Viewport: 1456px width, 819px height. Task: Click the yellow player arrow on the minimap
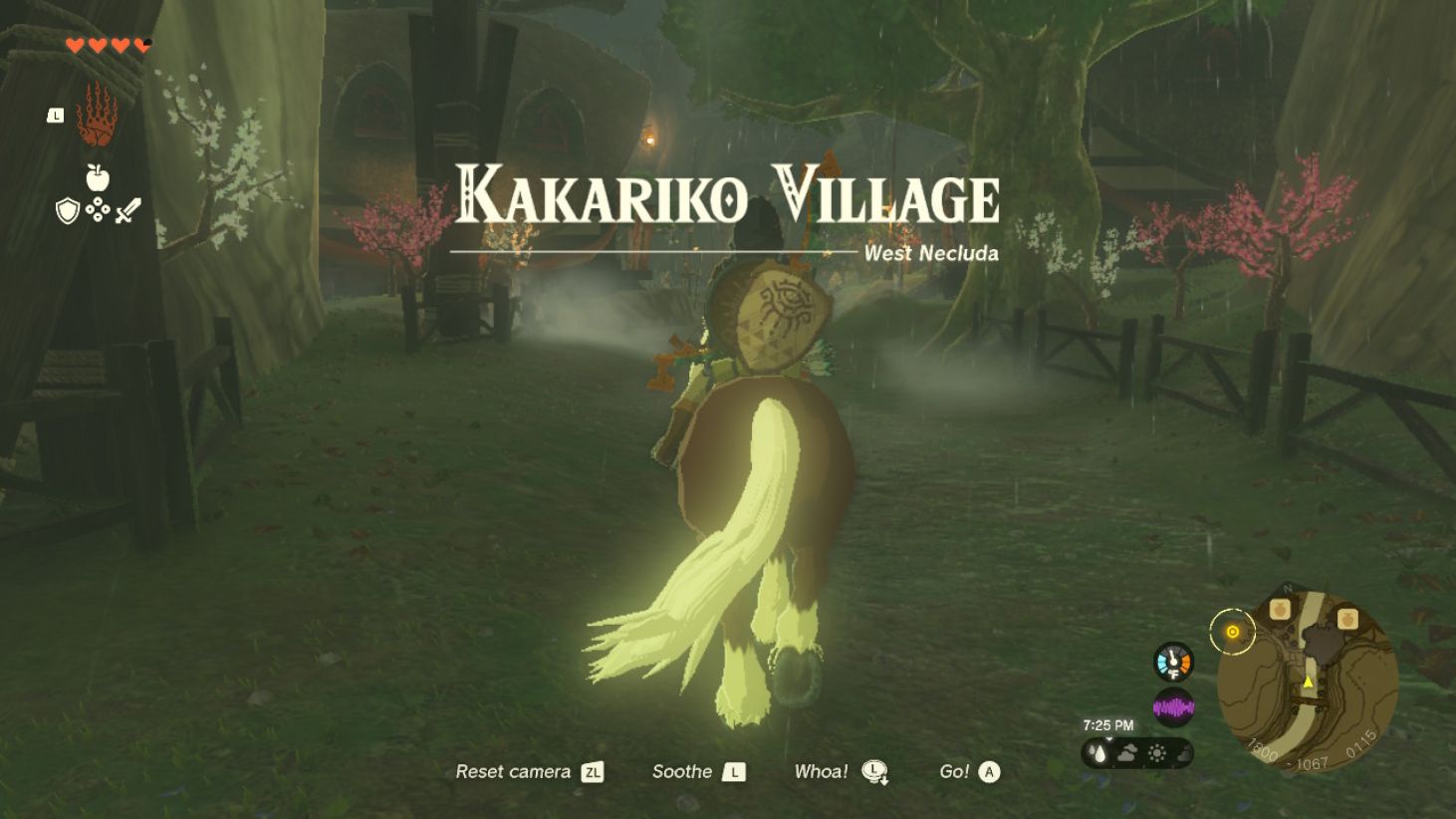coord(1308,682)
